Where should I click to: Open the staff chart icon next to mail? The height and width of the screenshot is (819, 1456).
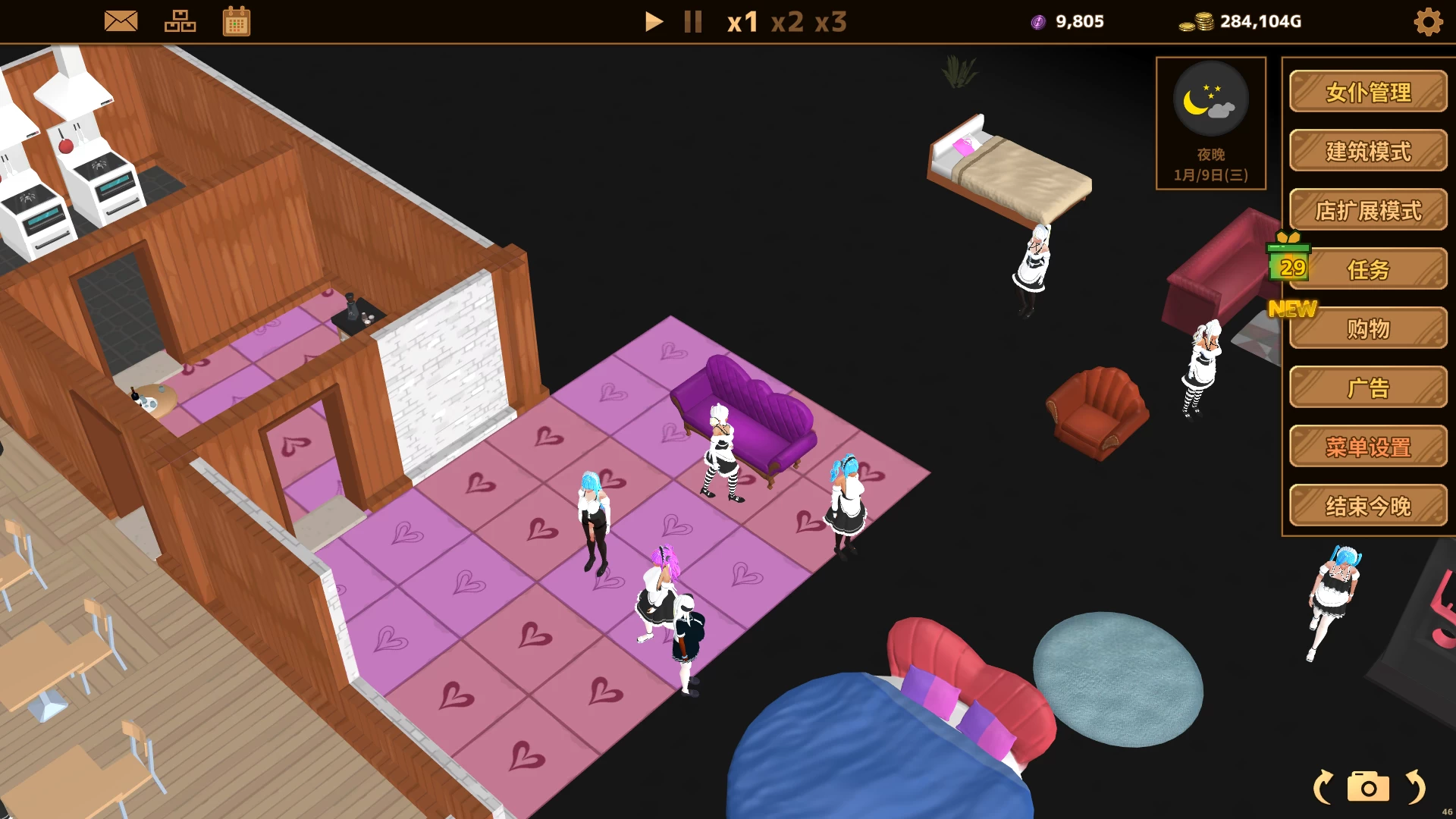(180, 20)
